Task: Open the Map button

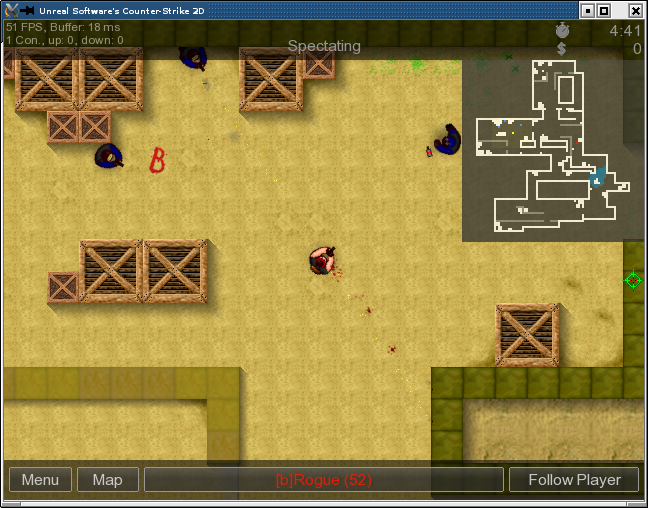Action: (x=108, y=480)
